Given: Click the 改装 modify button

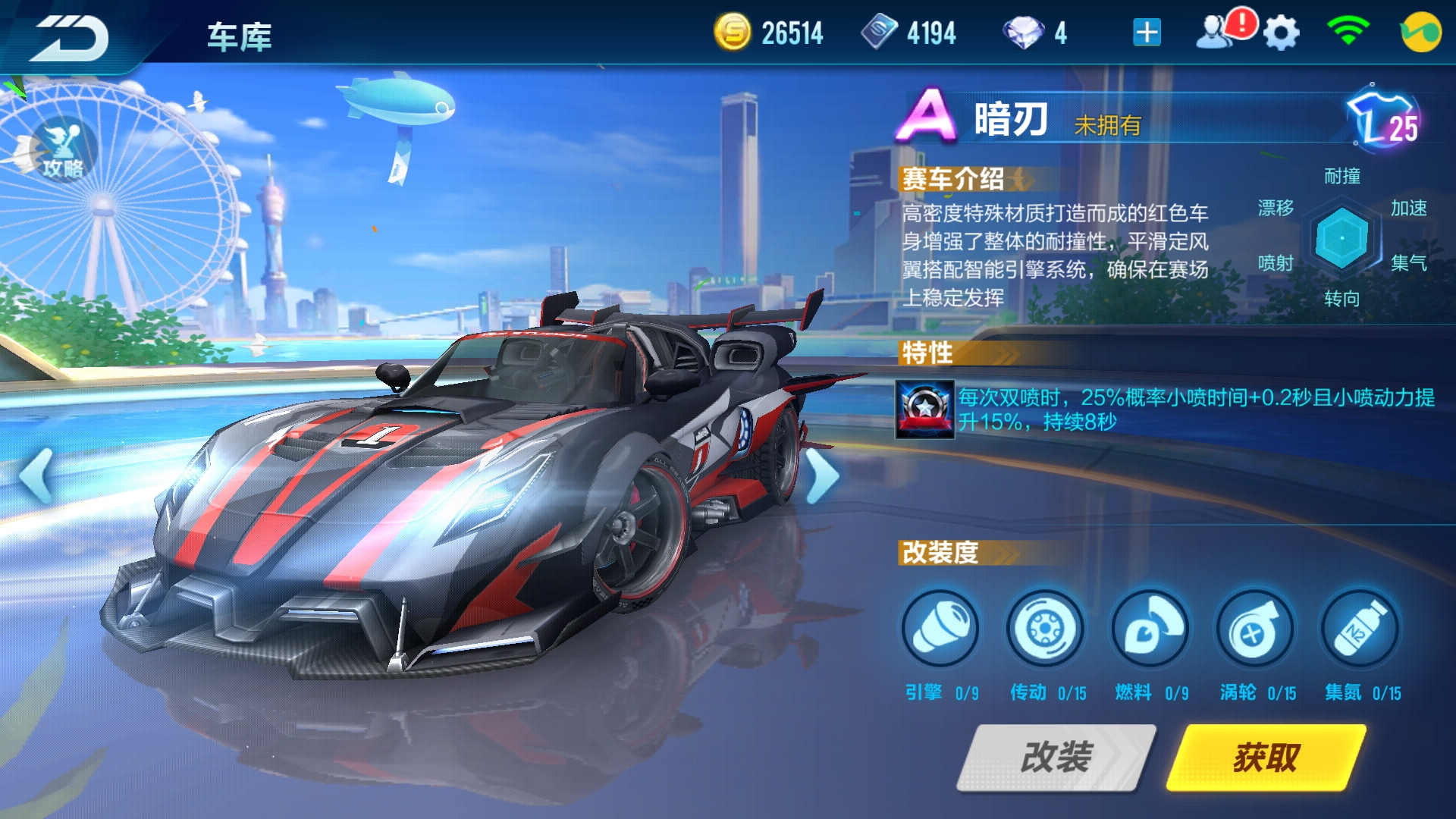Looking at the screenshot, I should pyautogui.click(x=1056, y=757).
